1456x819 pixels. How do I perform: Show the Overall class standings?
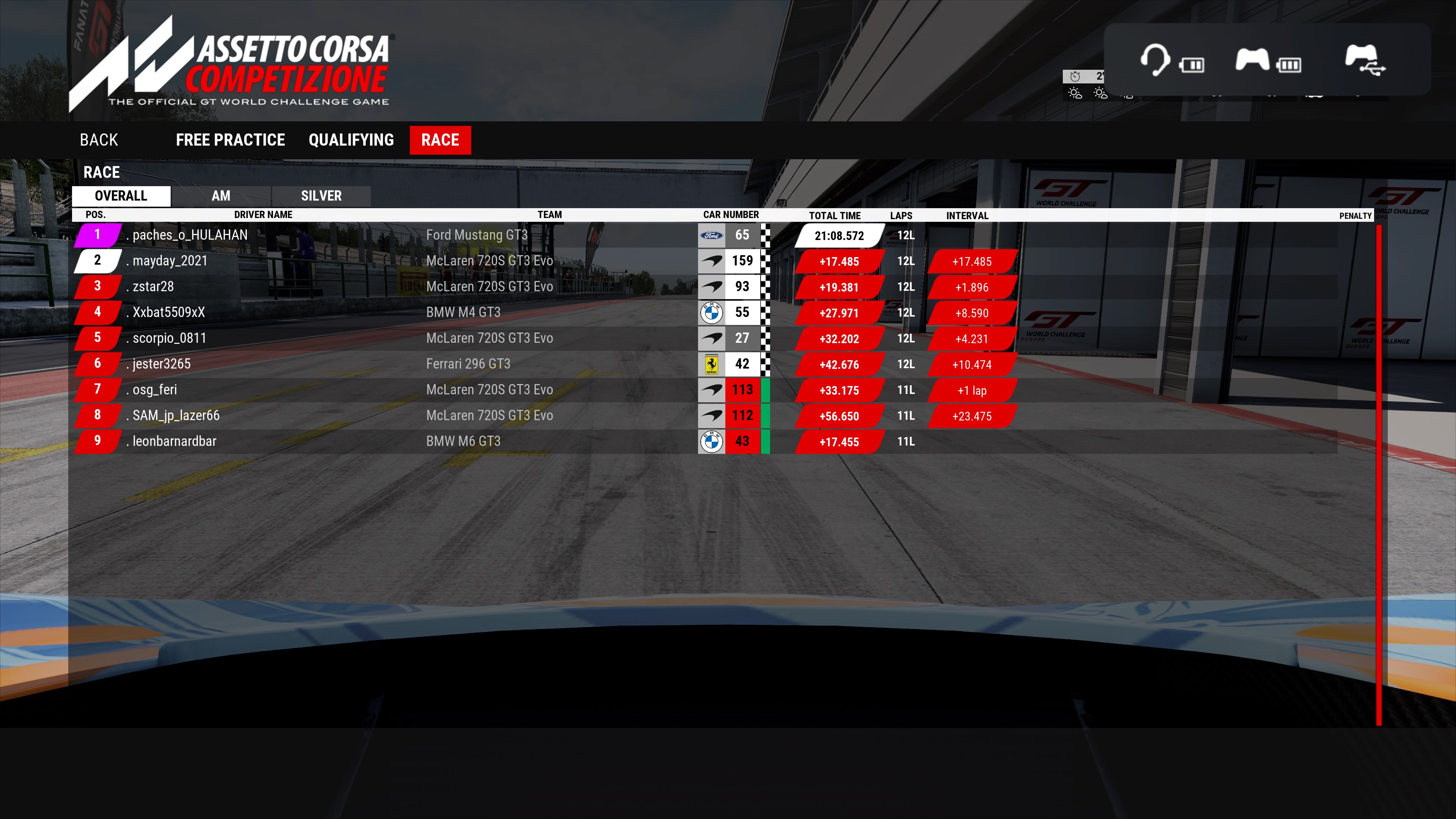click(x=121, y=196)
